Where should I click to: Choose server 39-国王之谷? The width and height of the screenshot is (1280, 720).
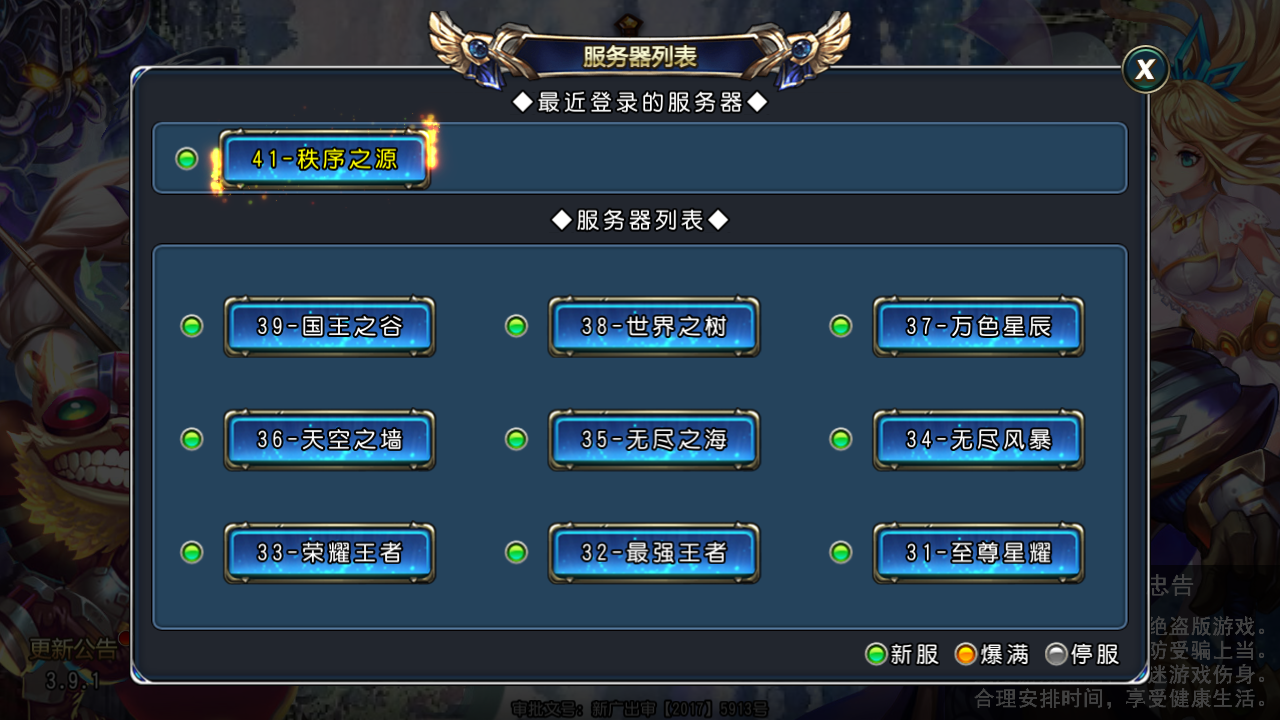(329, 326)
